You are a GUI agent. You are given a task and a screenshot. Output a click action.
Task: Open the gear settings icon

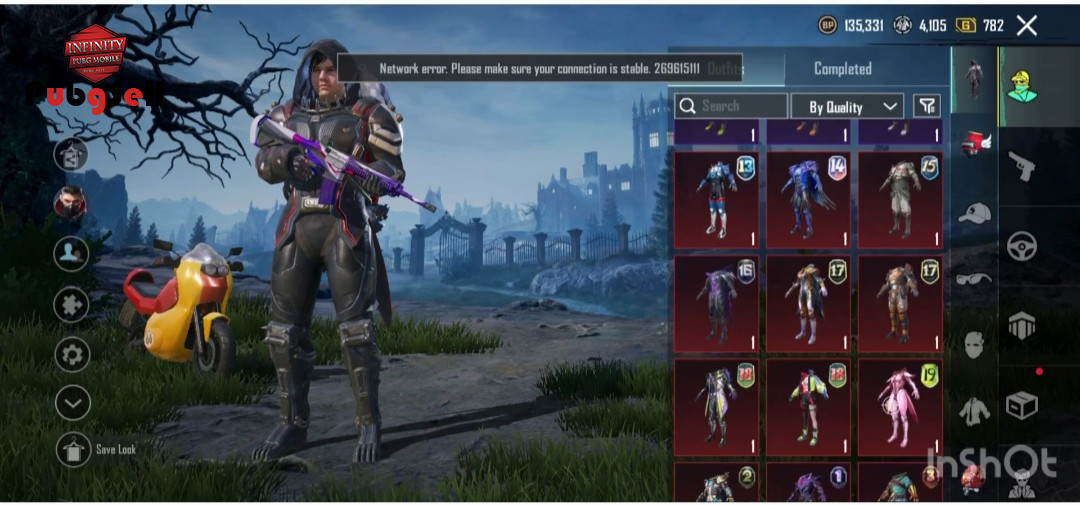coord(72,354)
